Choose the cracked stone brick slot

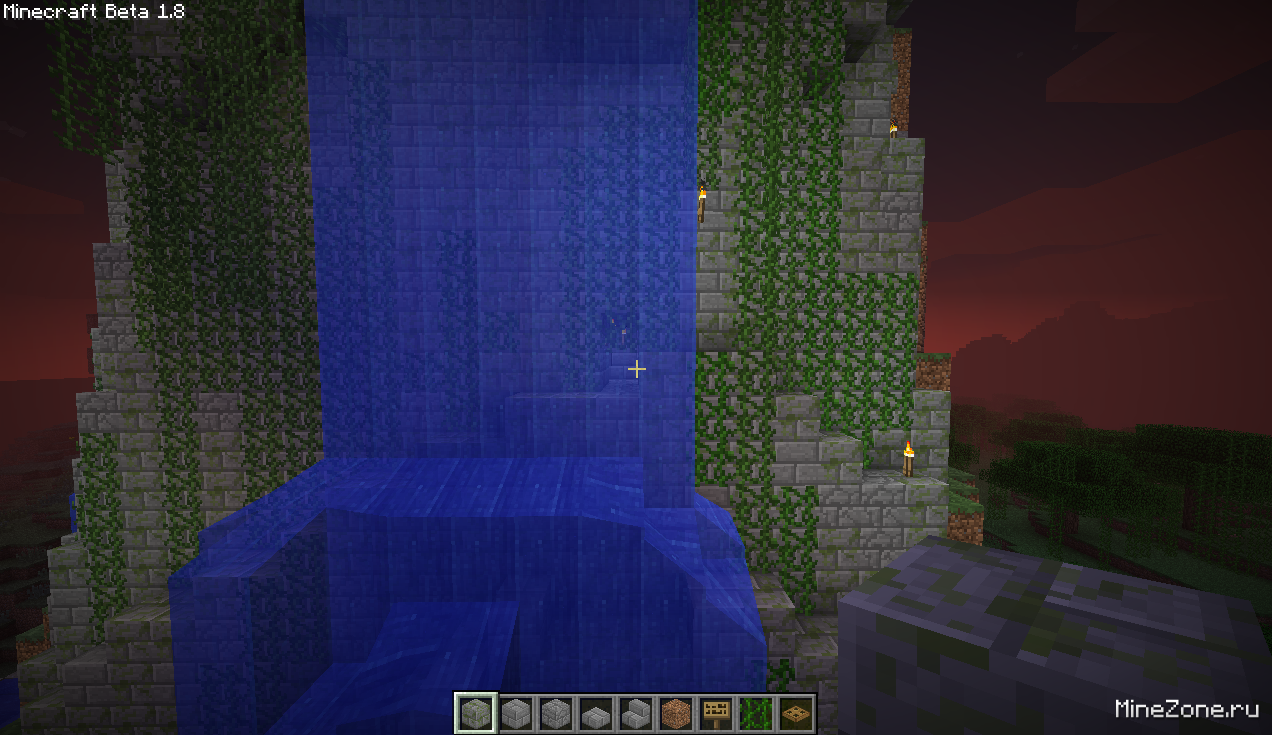click(x=555, y=714)
